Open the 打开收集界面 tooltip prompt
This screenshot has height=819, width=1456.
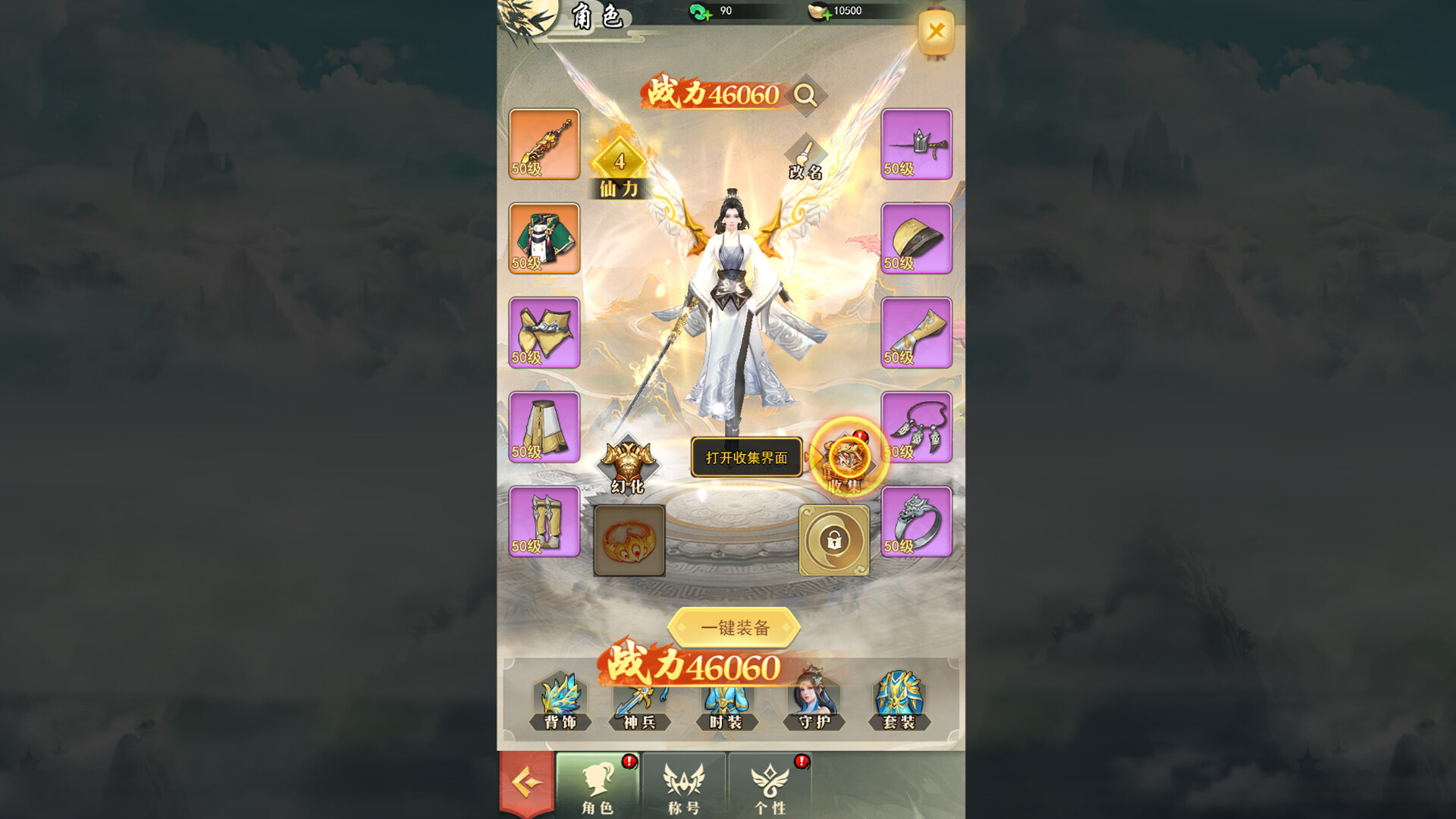pos(747,458)
